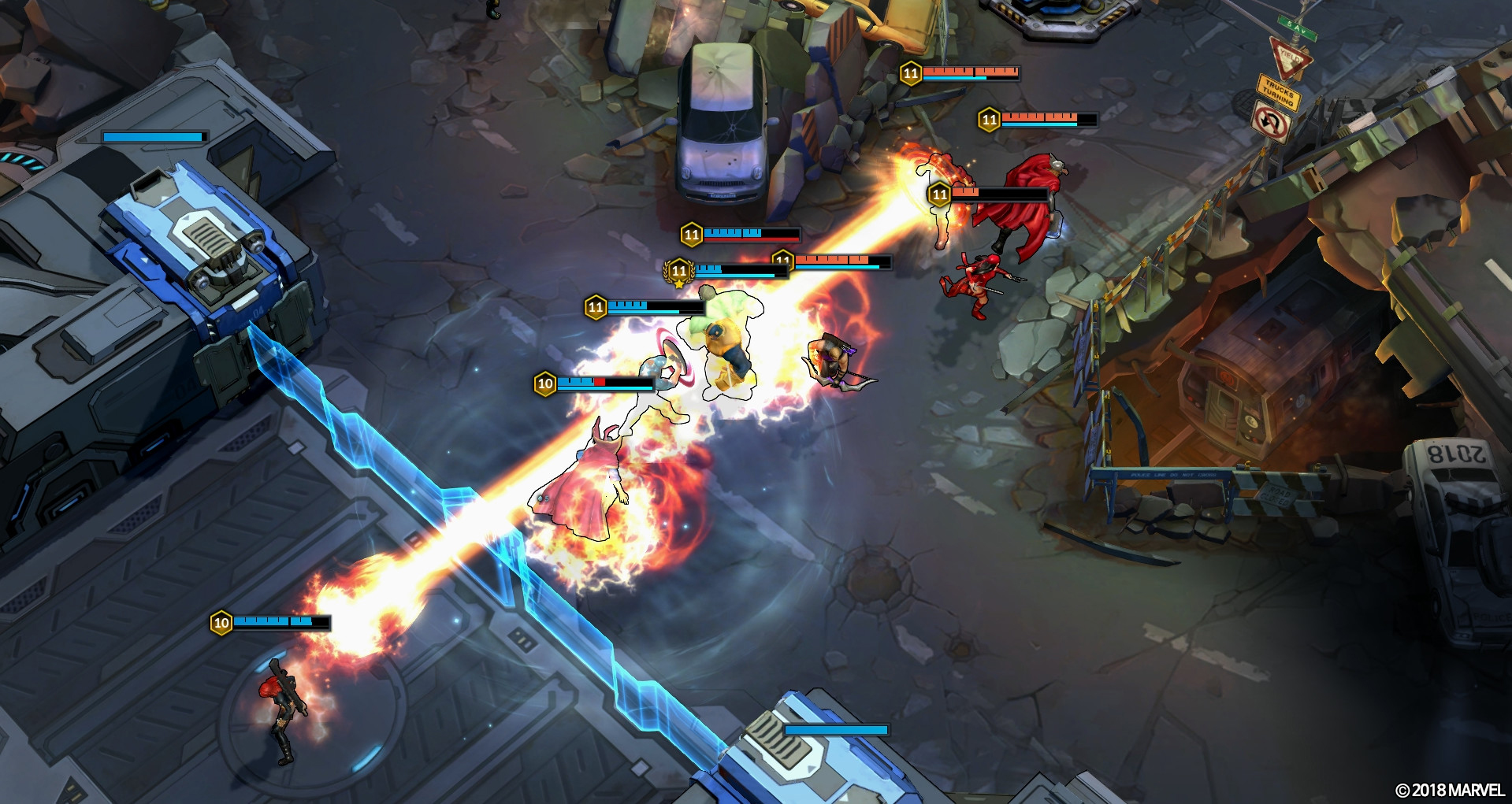
Task: Click the level 11 badge with red health bar
Action: click(x=693, y=232)
